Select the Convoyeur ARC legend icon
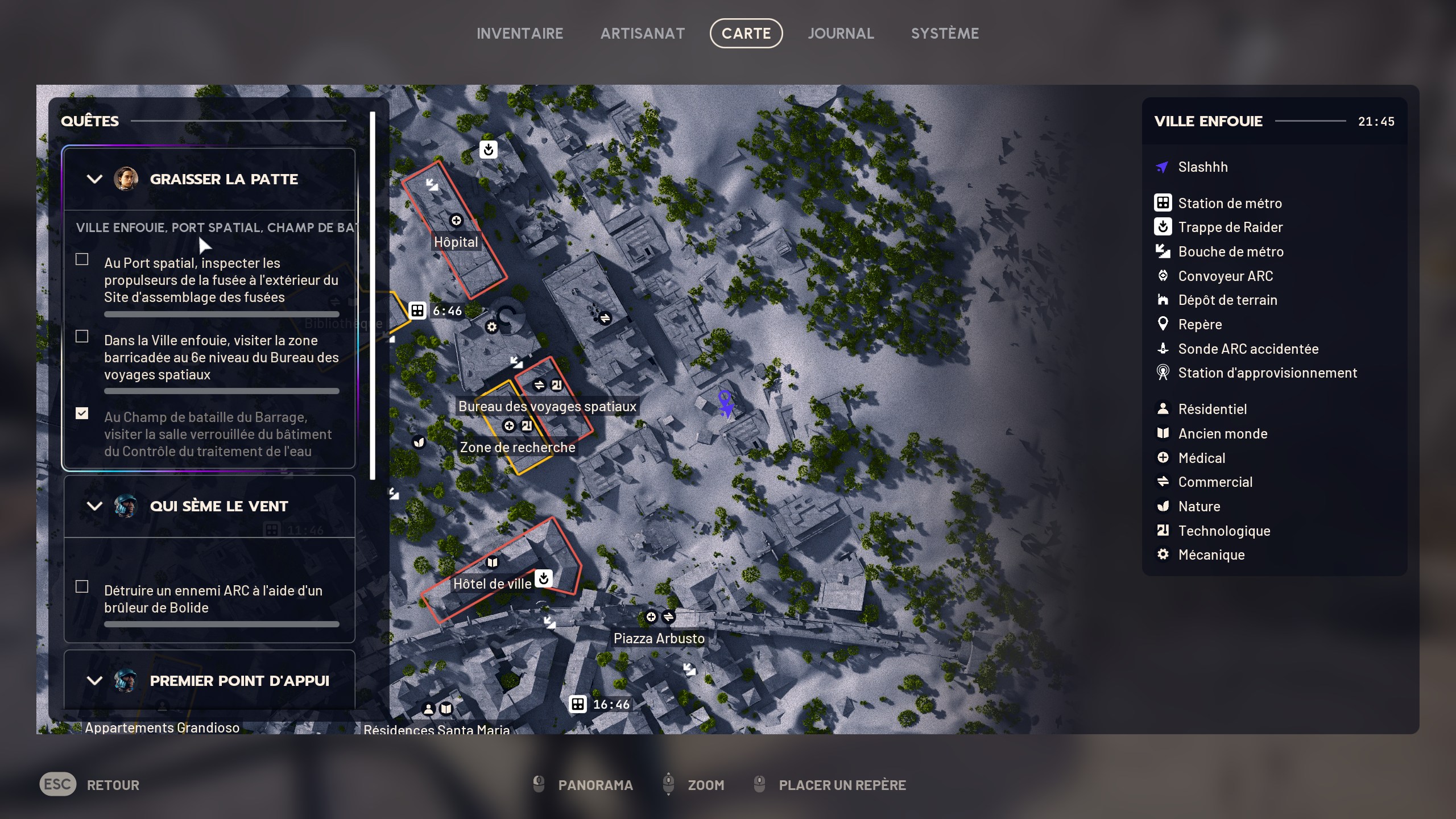Image resolution: width=1456 pixels, height=819 pixels. [x=1164, y=276]
